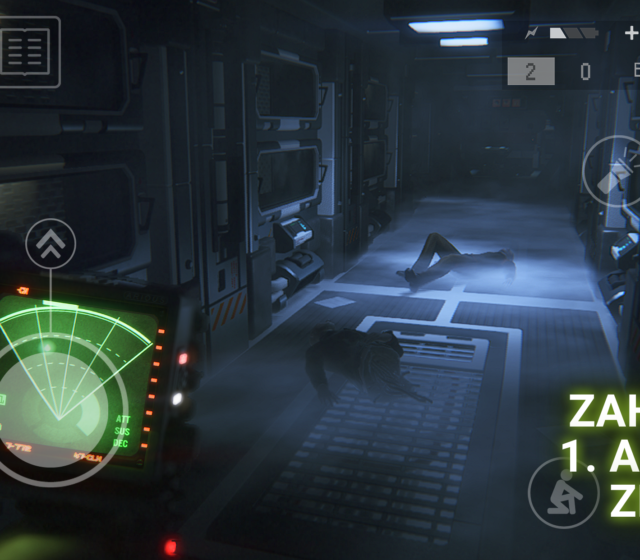Select the highlighted item slot showing 2
This screenshot has height=560, width=640.
(530, 71)
